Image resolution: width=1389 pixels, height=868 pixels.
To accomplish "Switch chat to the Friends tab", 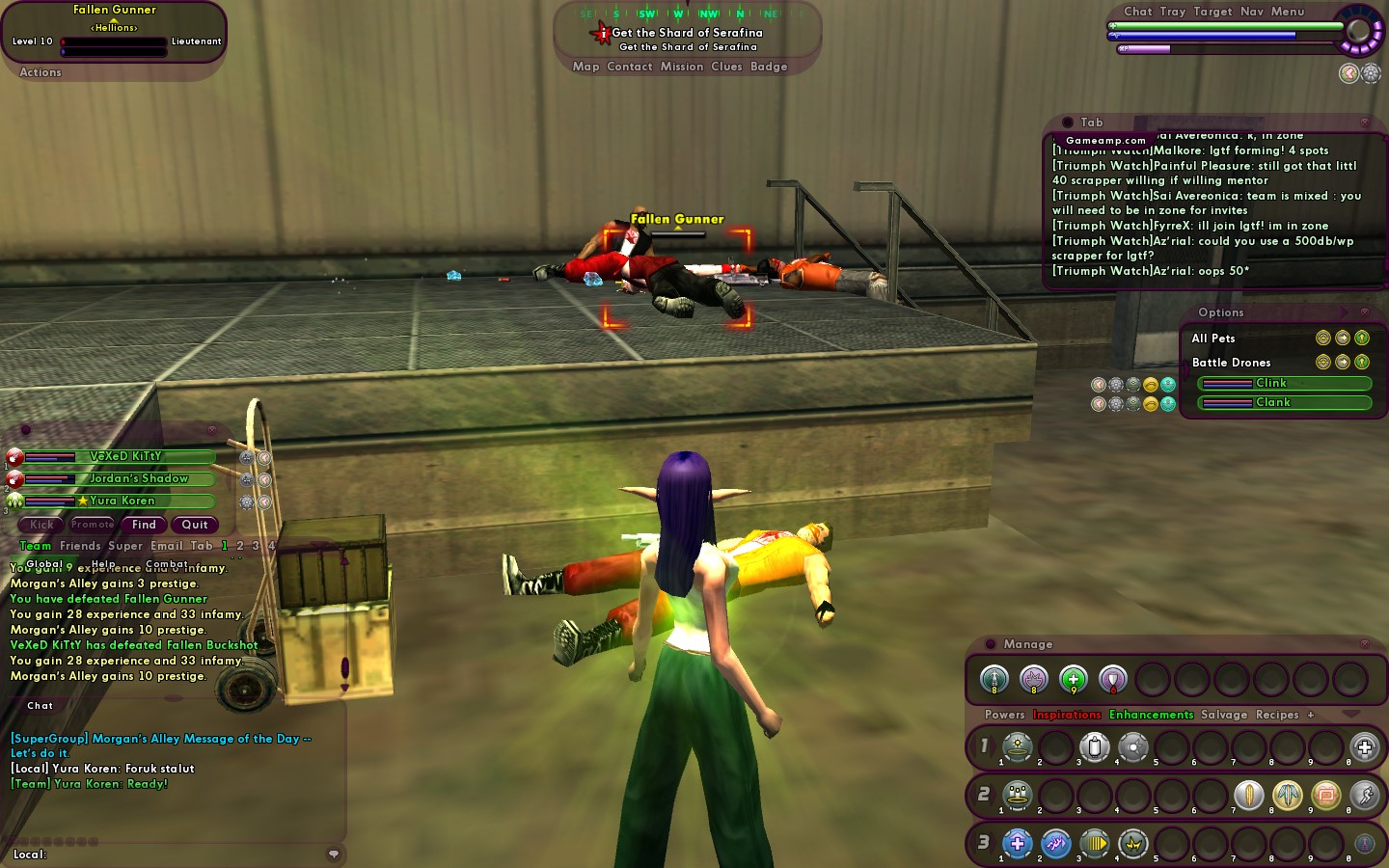I will [80, 546].
